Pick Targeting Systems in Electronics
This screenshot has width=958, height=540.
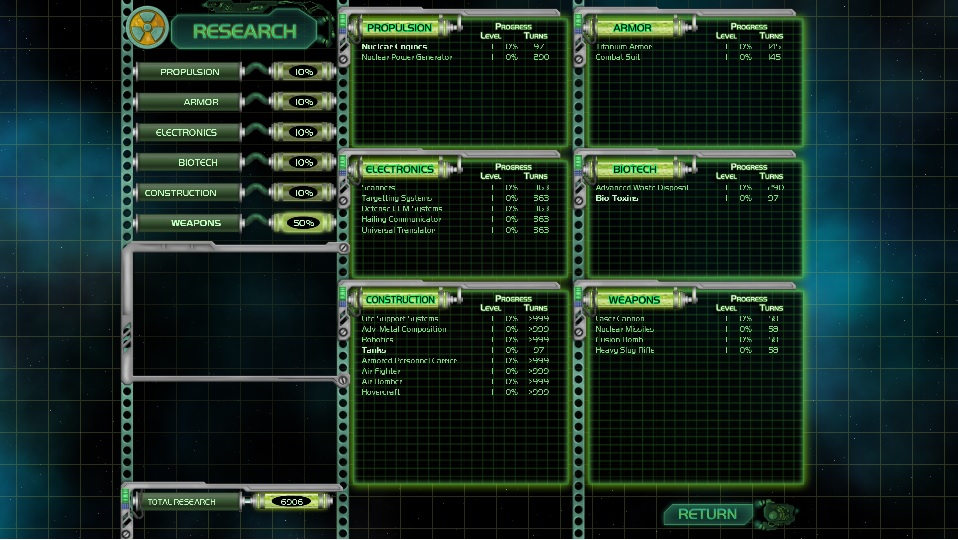(x=396, y=198)
